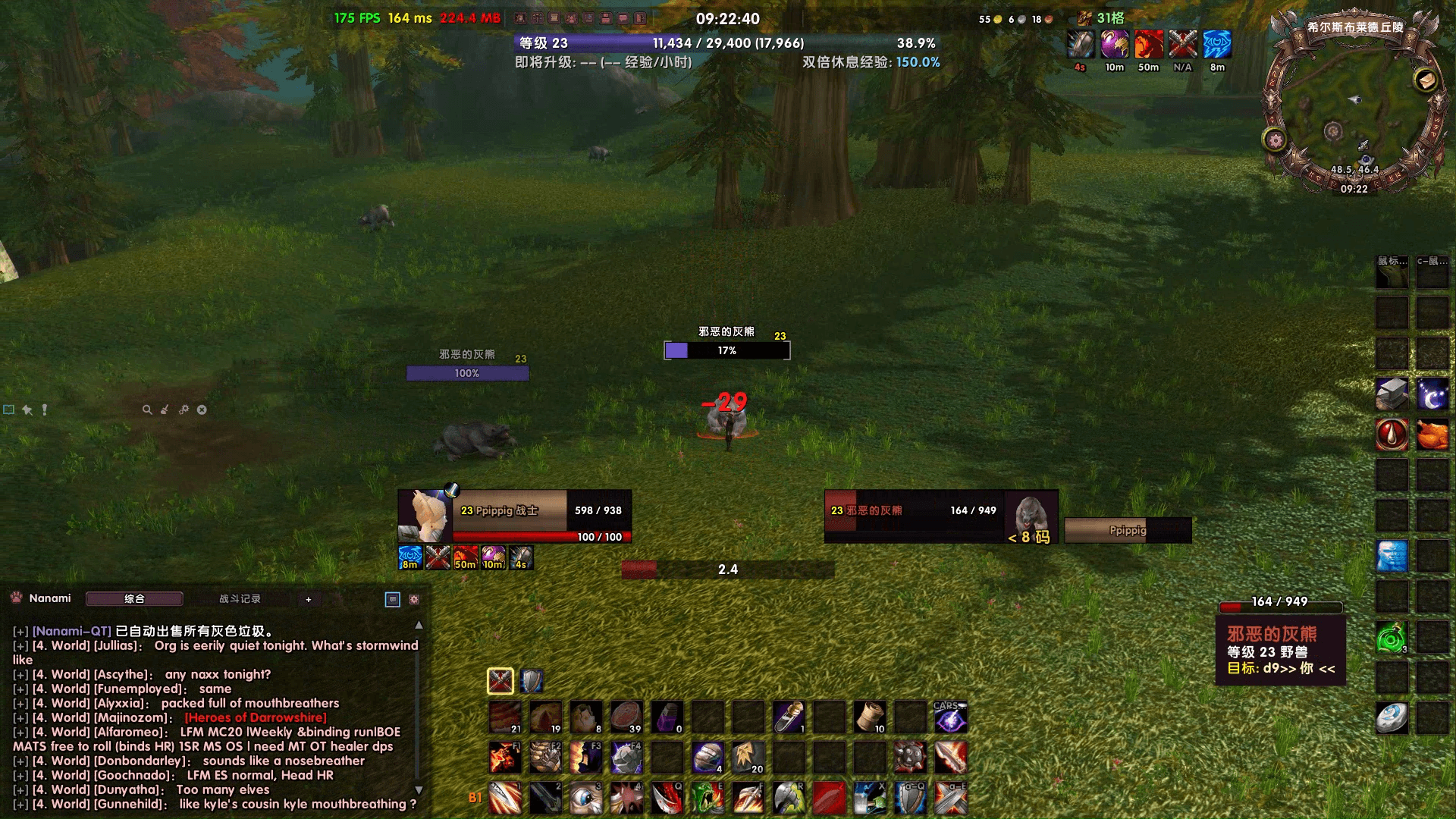Select the Ppippig player portrait frame
1456x819 pixels.
[425, 516]
